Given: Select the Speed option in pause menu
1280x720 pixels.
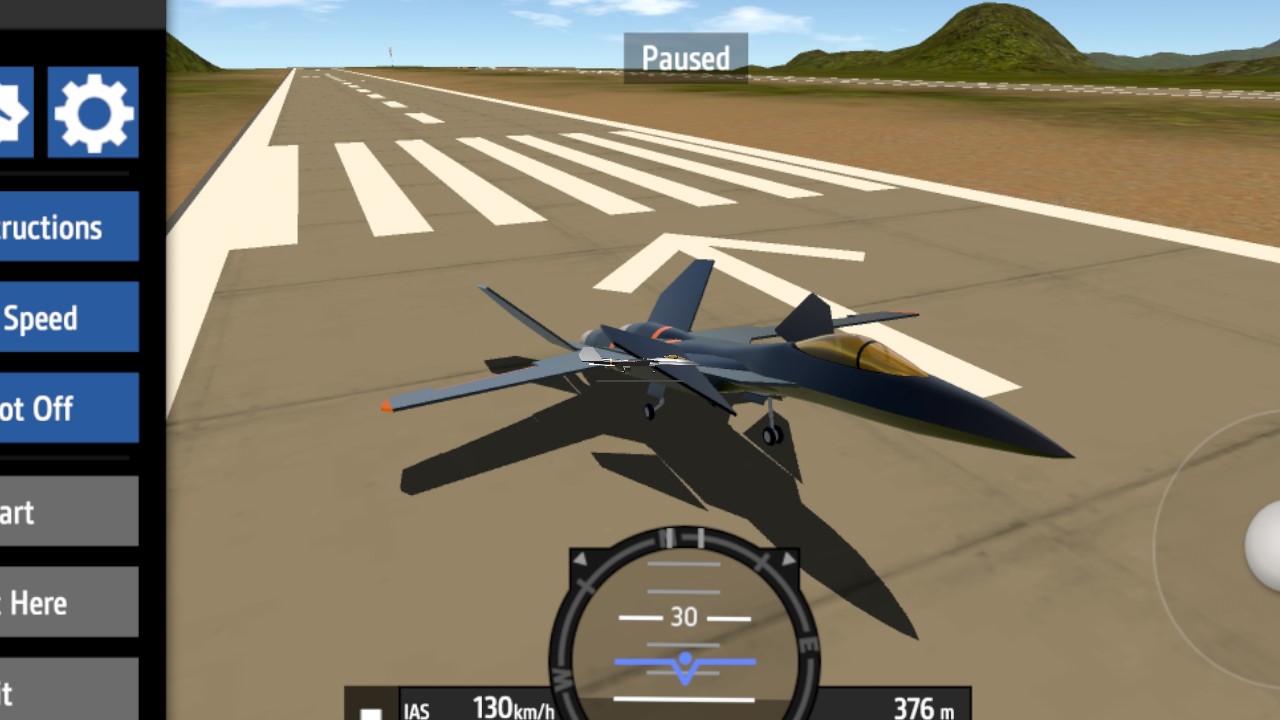Looking at the screenshot, I should [68, 318].
